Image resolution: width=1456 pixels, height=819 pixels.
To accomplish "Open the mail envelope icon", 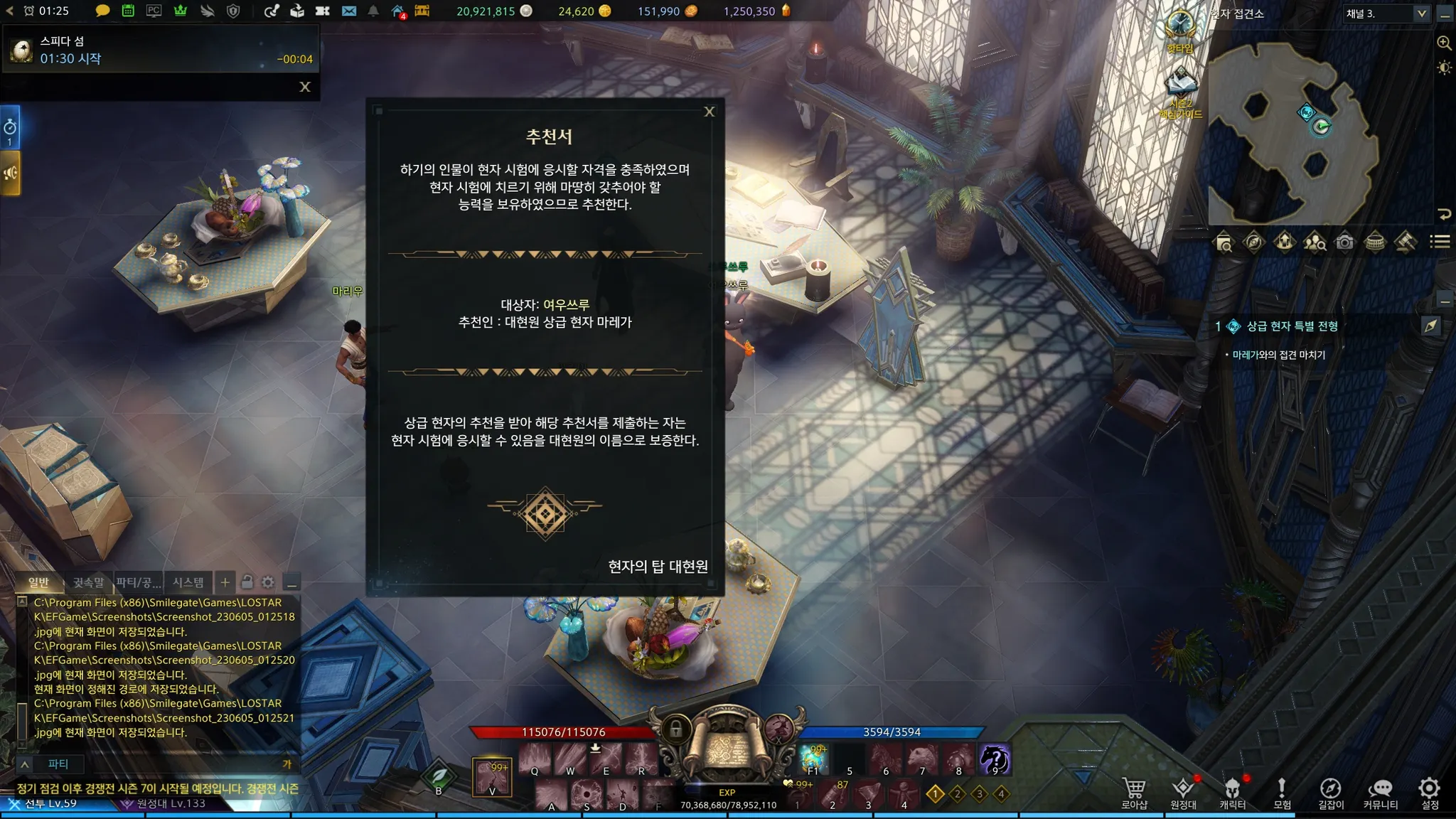I will click(x=348, y=11).
